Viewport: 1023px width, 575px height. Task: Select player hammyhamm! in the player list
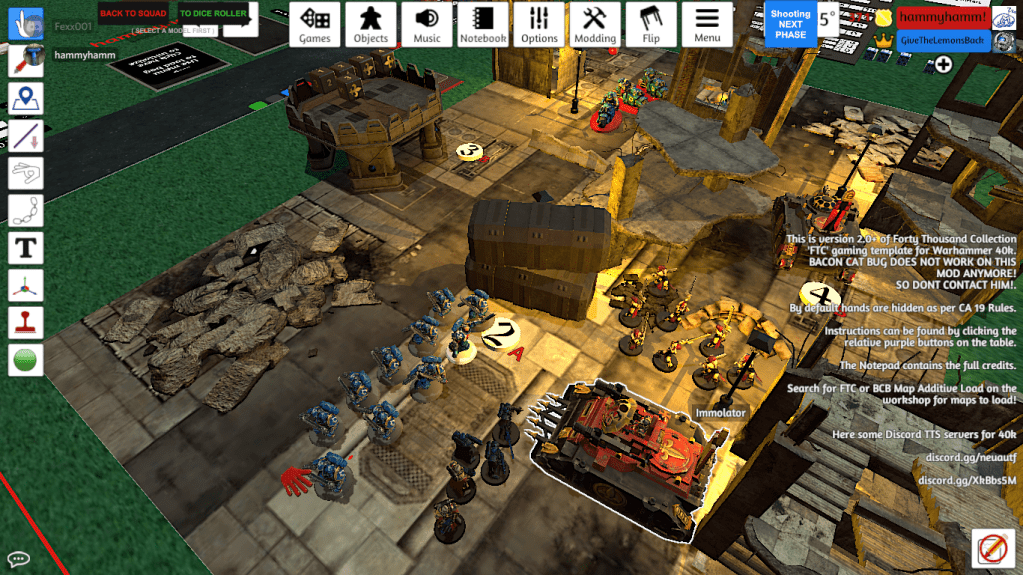[943, 17]
